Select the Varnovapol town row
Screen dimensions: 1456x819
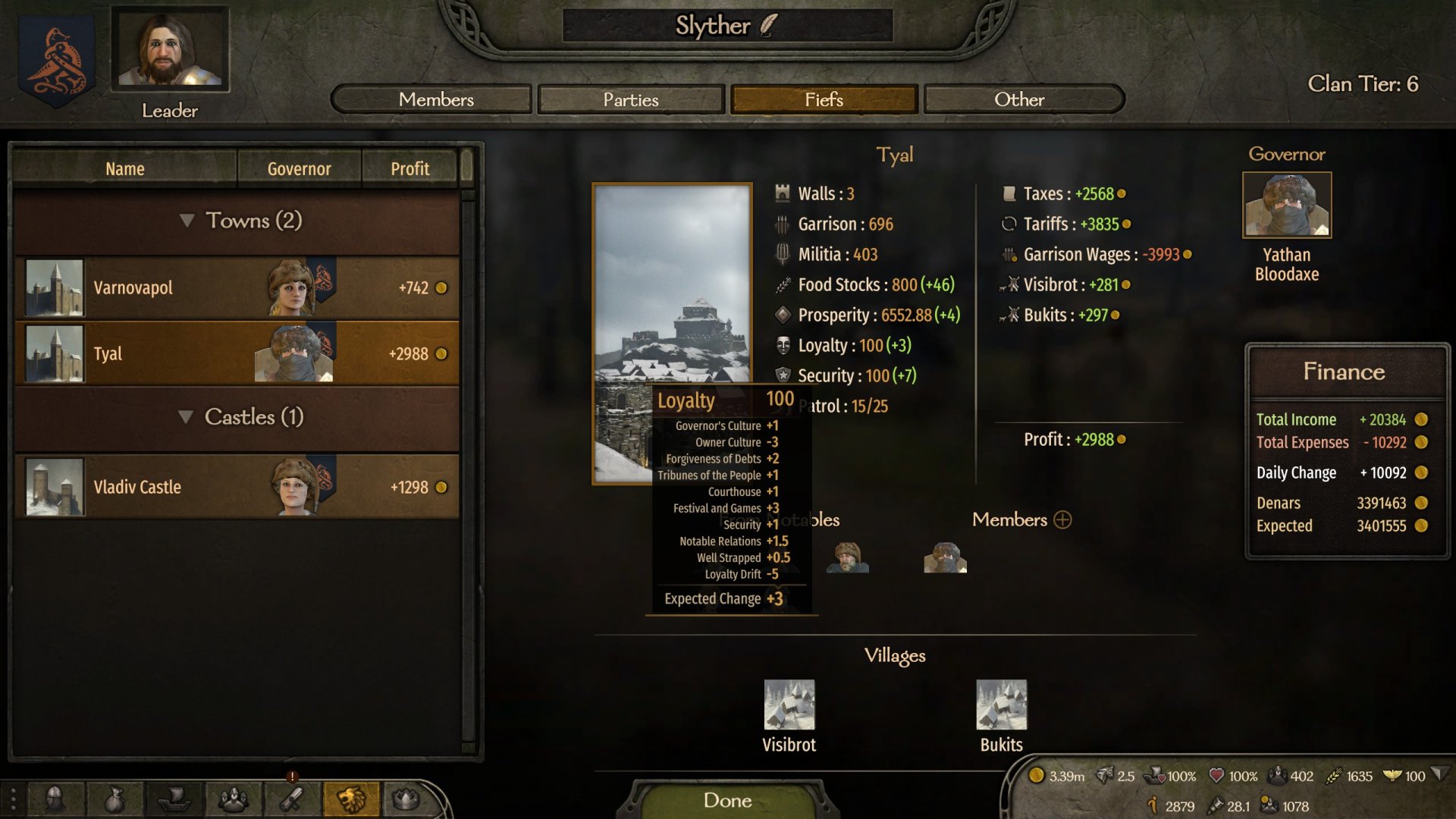[237, 288]
